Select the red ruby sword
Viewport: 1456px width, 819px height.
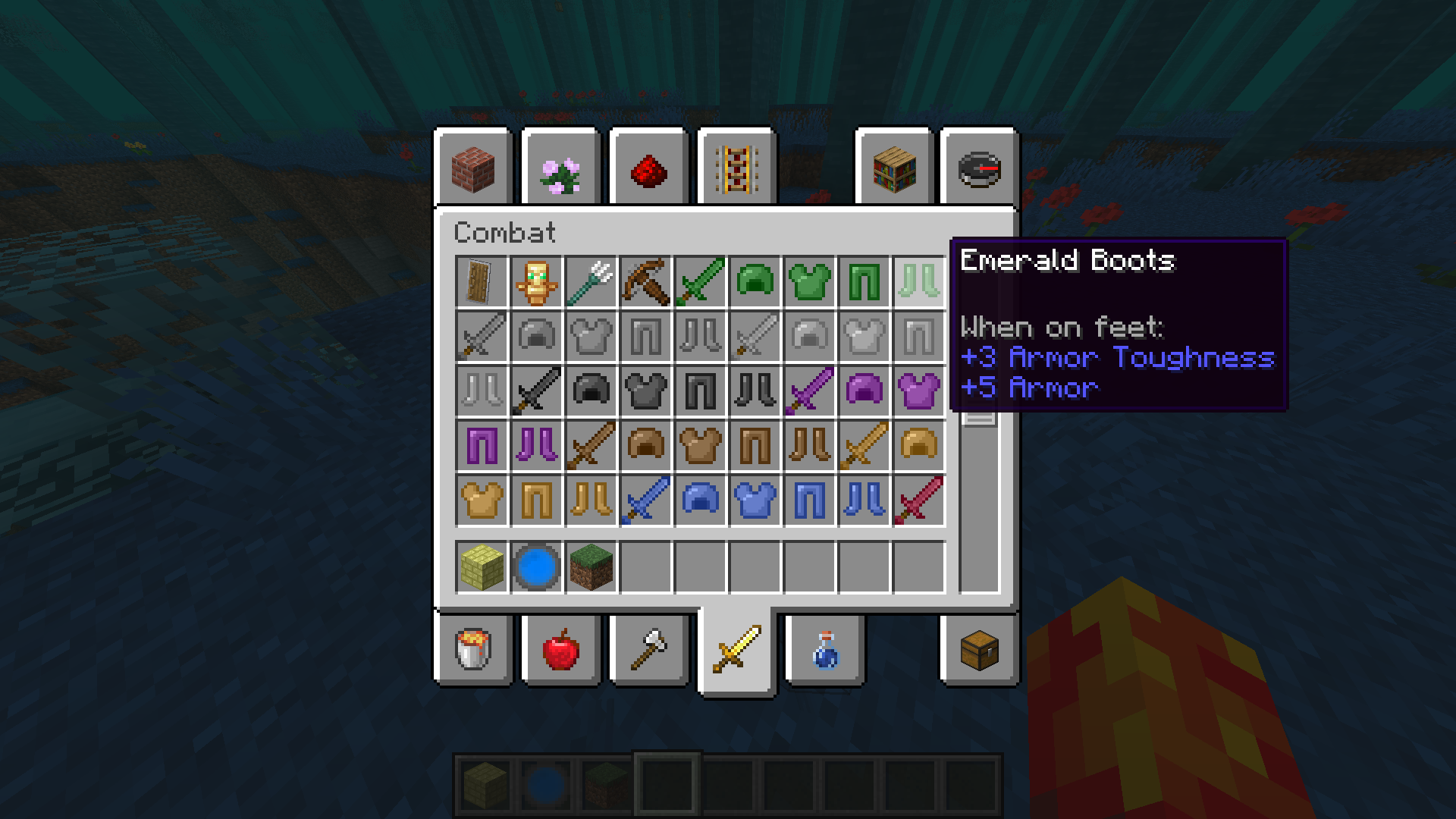[919, 500]
